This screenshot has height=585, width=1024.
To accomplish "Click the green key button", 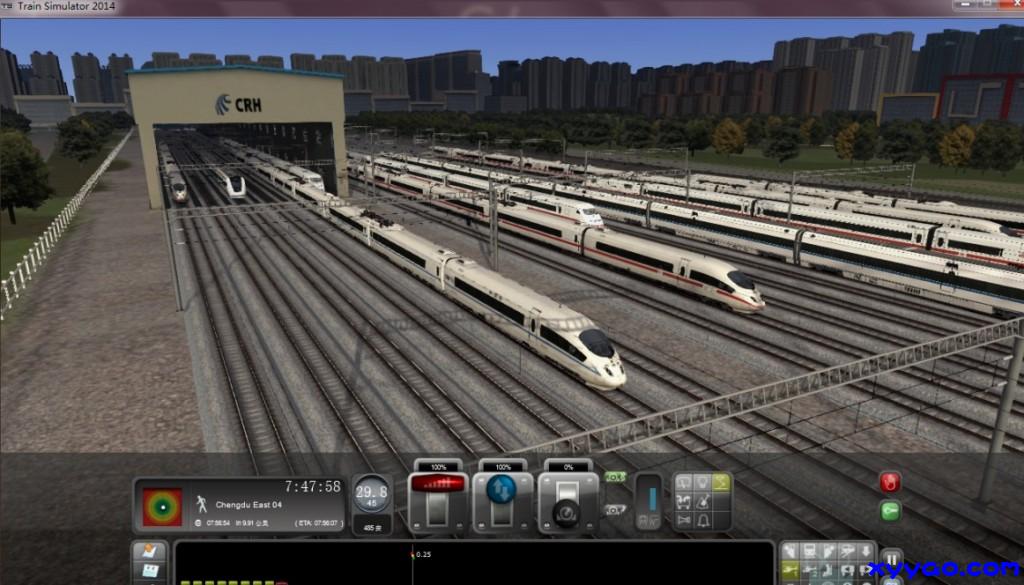I will [890, 510].
